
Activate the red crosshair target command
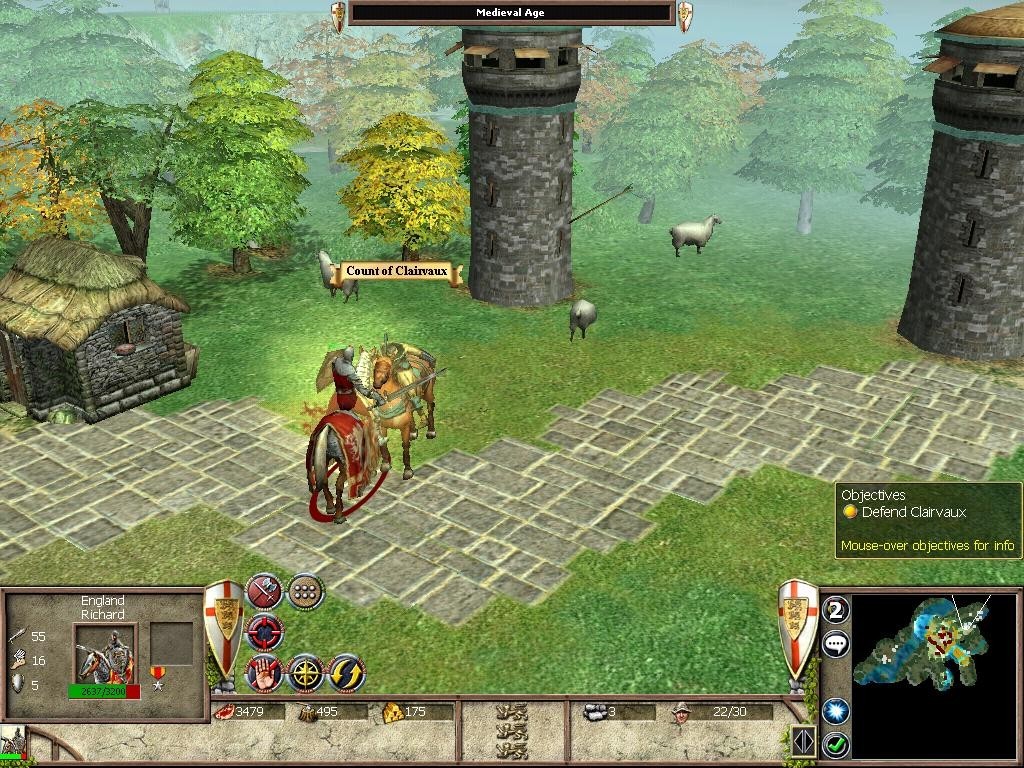[x=265, y=632]
